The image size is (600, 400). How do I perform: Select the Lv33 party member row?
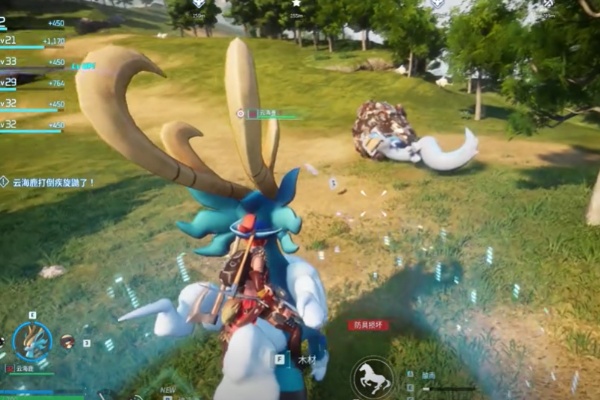click(30, 62)
